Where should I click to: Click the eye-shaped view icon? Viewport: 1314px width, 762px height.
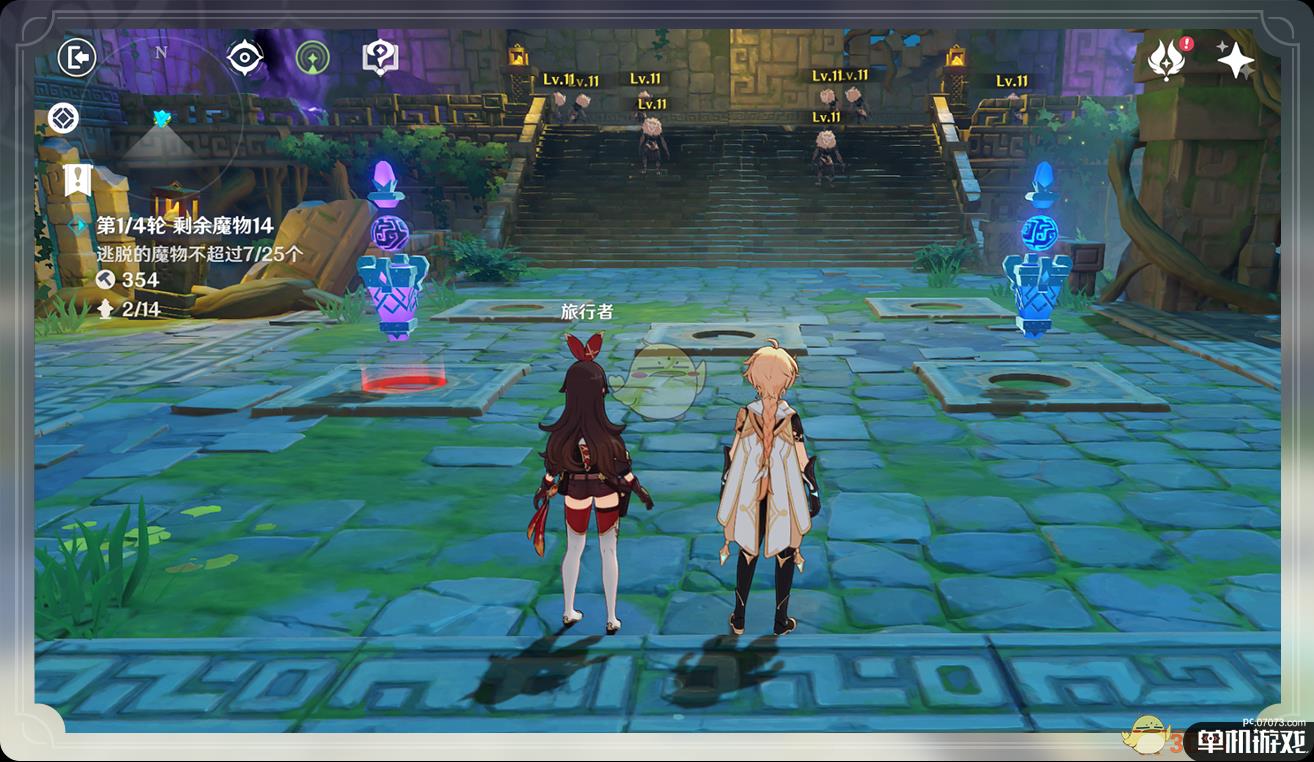[244, 57]
